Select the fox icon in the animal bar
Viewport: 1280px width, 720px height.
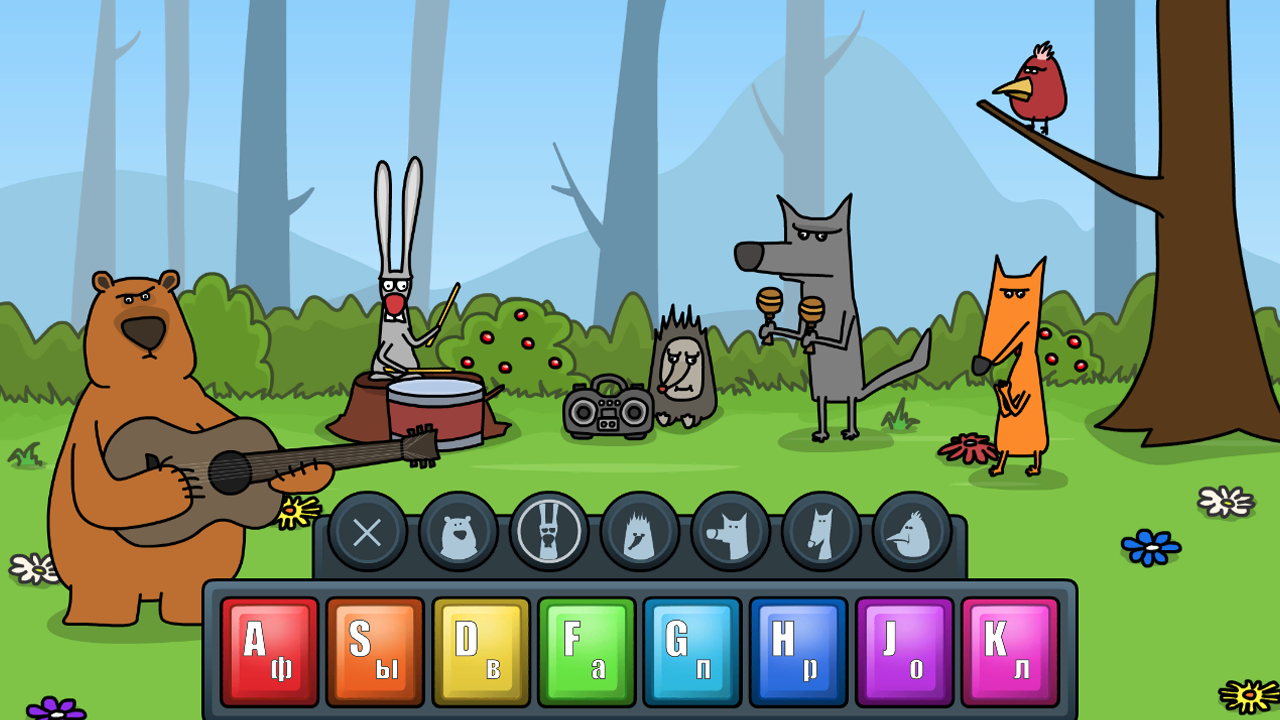(820, 532)
